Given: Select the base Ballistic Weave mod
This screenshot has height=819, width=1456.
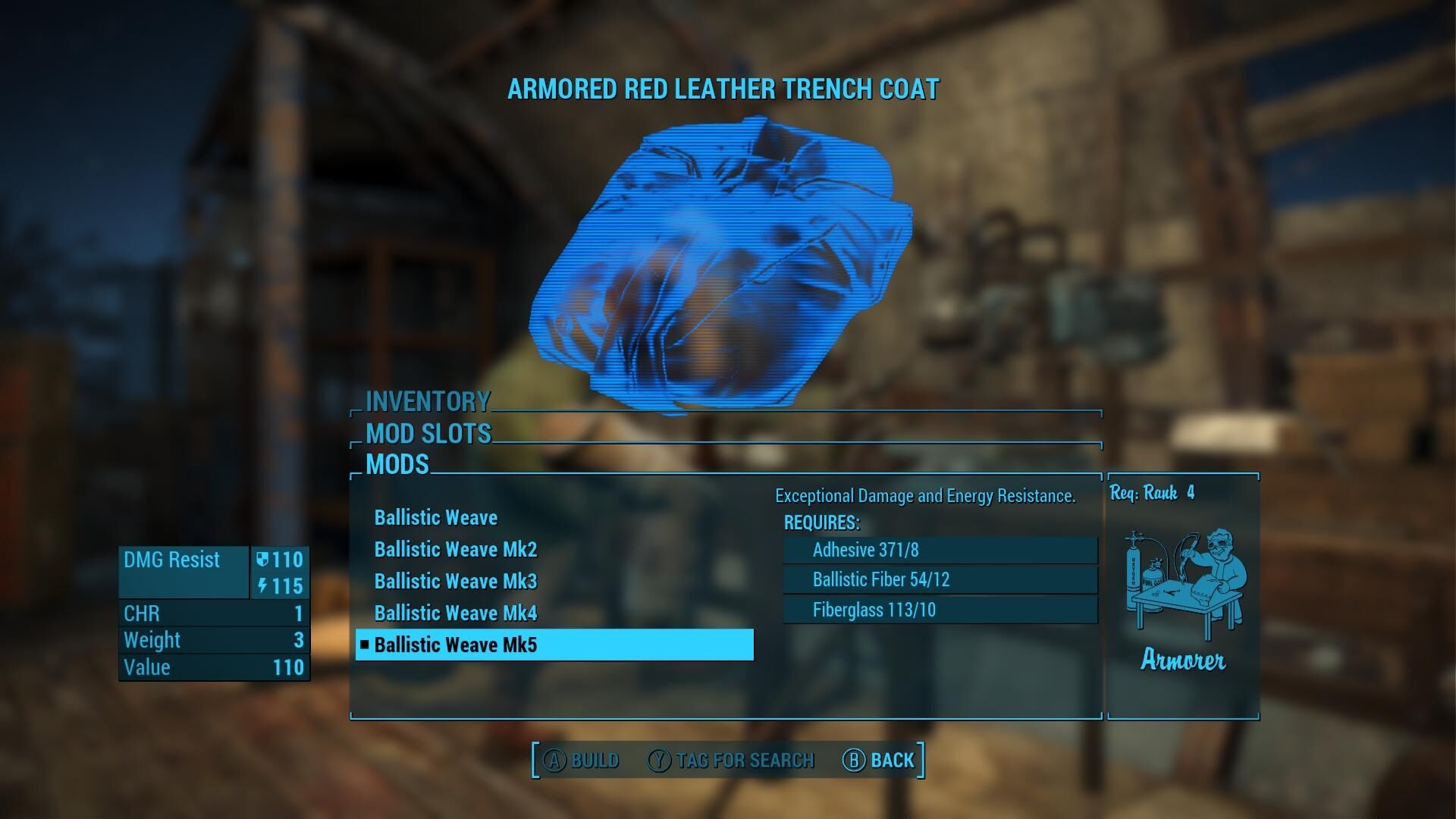Looking at the screenshot, I should [436, 517].
